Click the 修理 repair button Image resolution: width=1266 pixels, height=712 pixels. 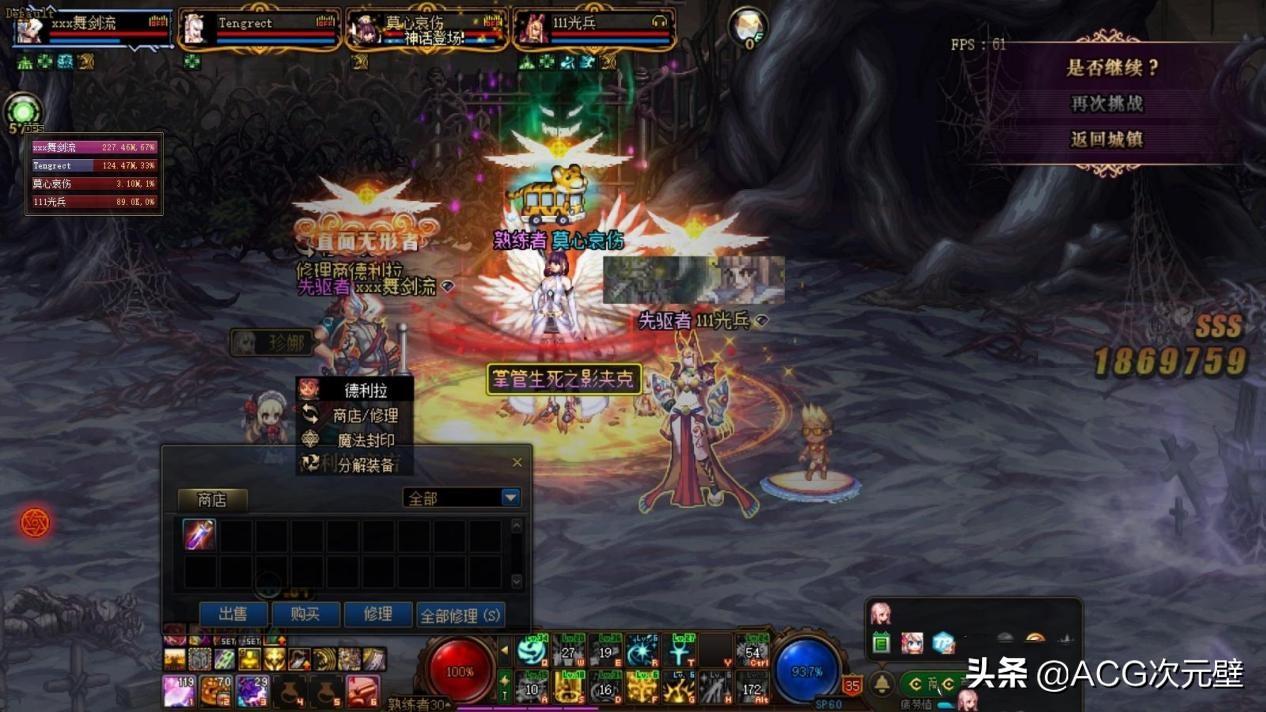coord(378,614)
